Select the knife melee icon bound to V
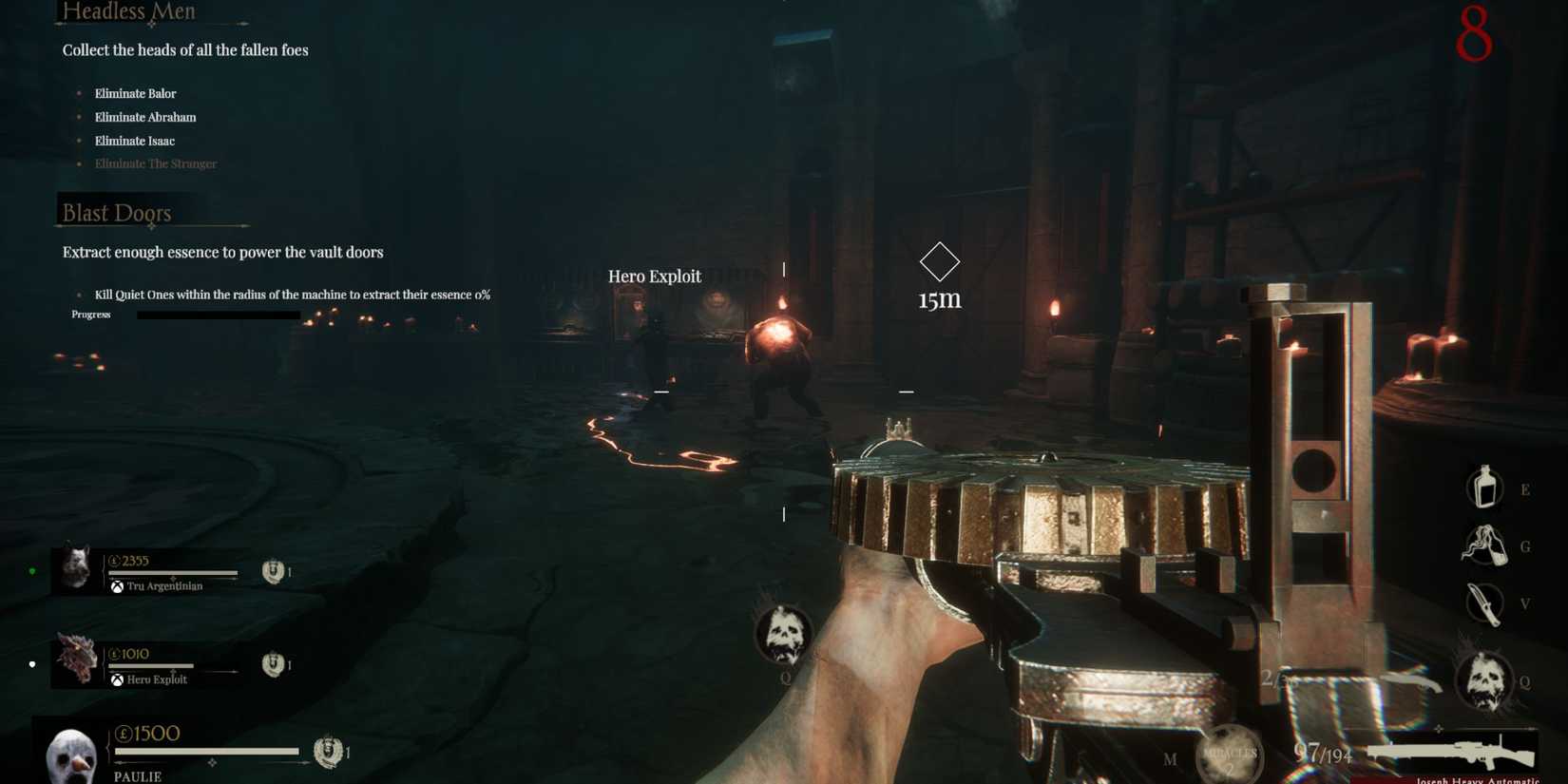The image size is (1568, 784). [x=1483, y=604]
